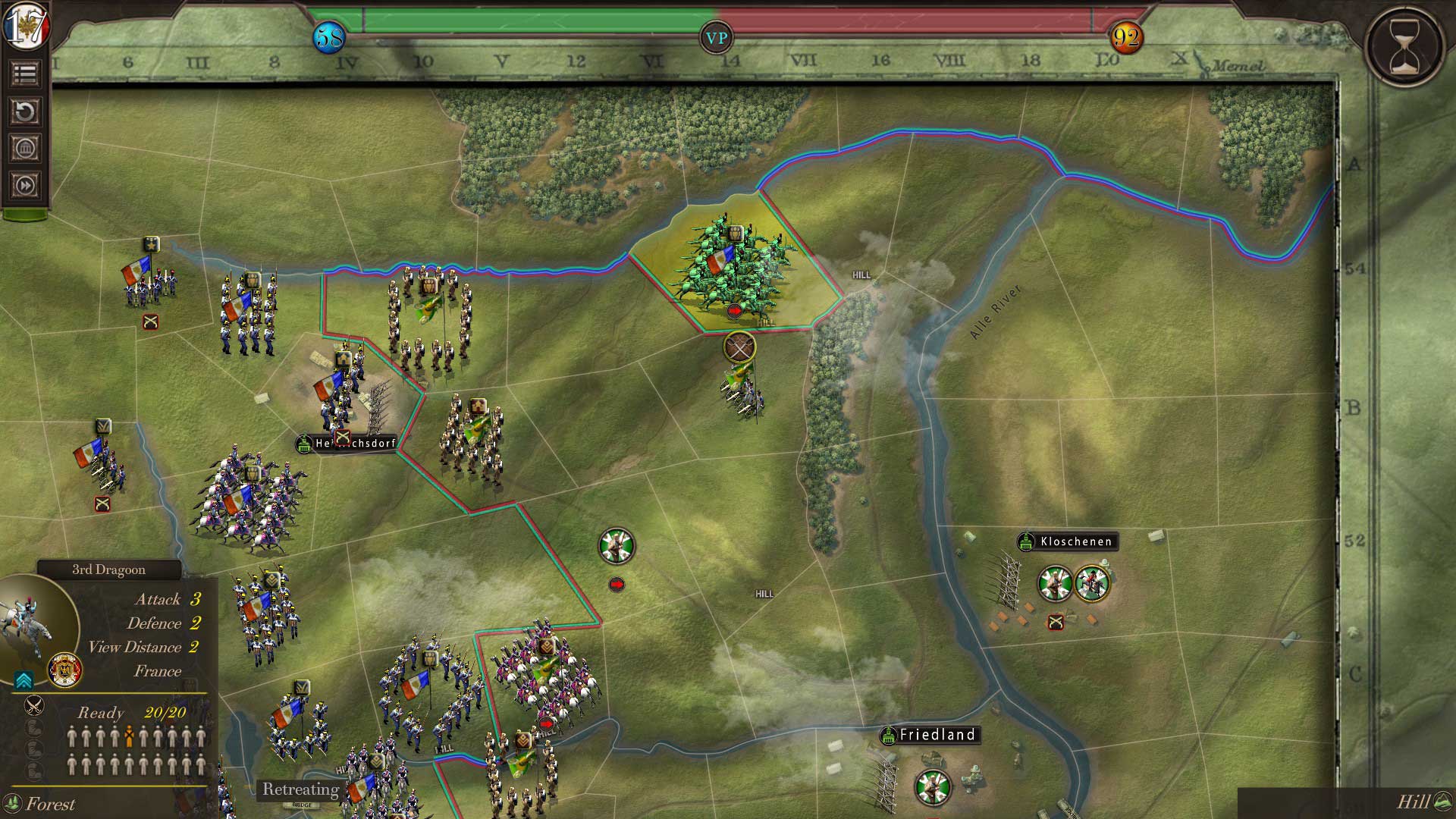Click the 3rd Dragoon name banner
This screenshot has height=819, width=1456.
point(109,570)
